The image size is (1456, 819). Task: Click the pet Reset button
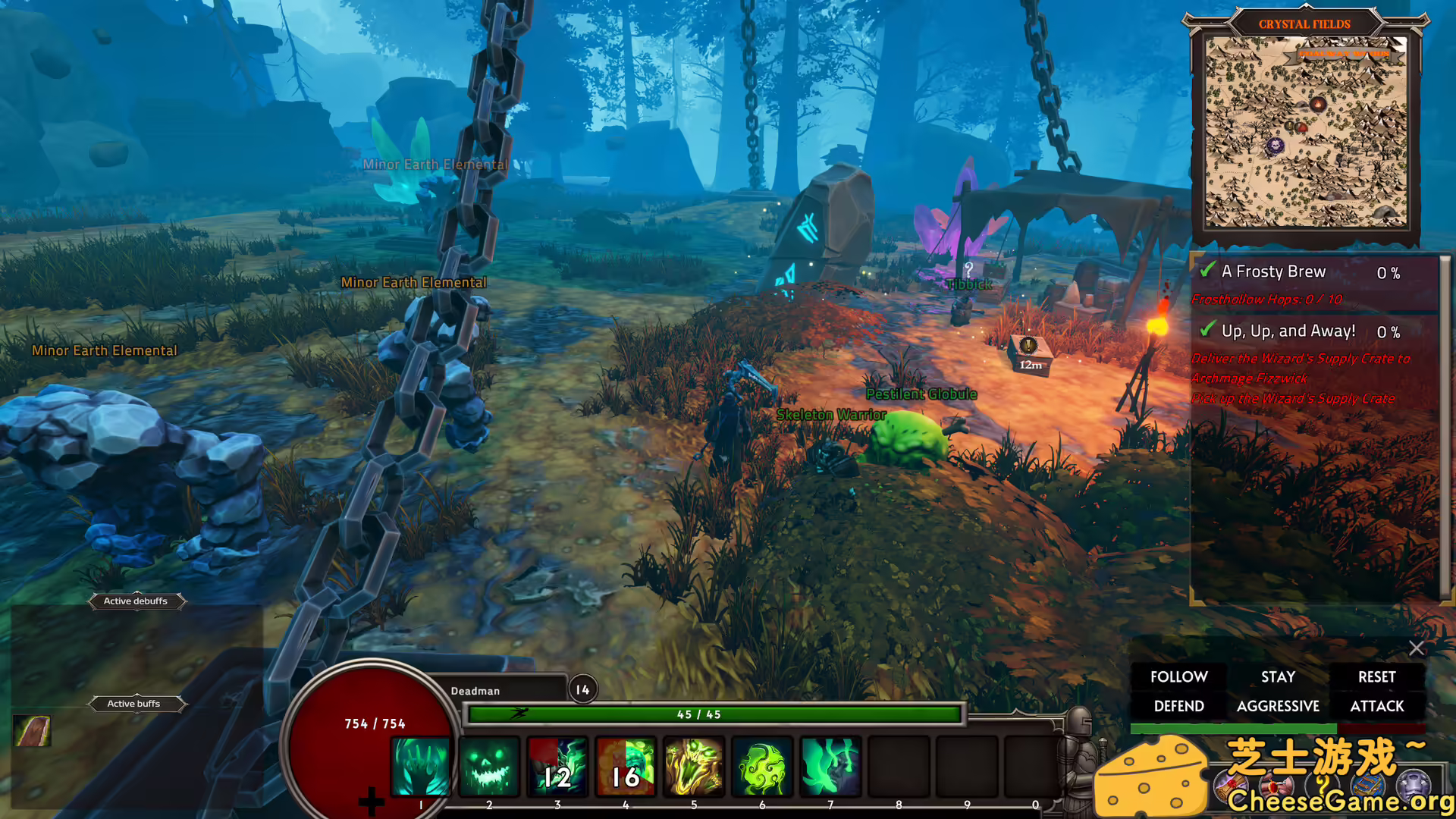[x=1376, y=676]
